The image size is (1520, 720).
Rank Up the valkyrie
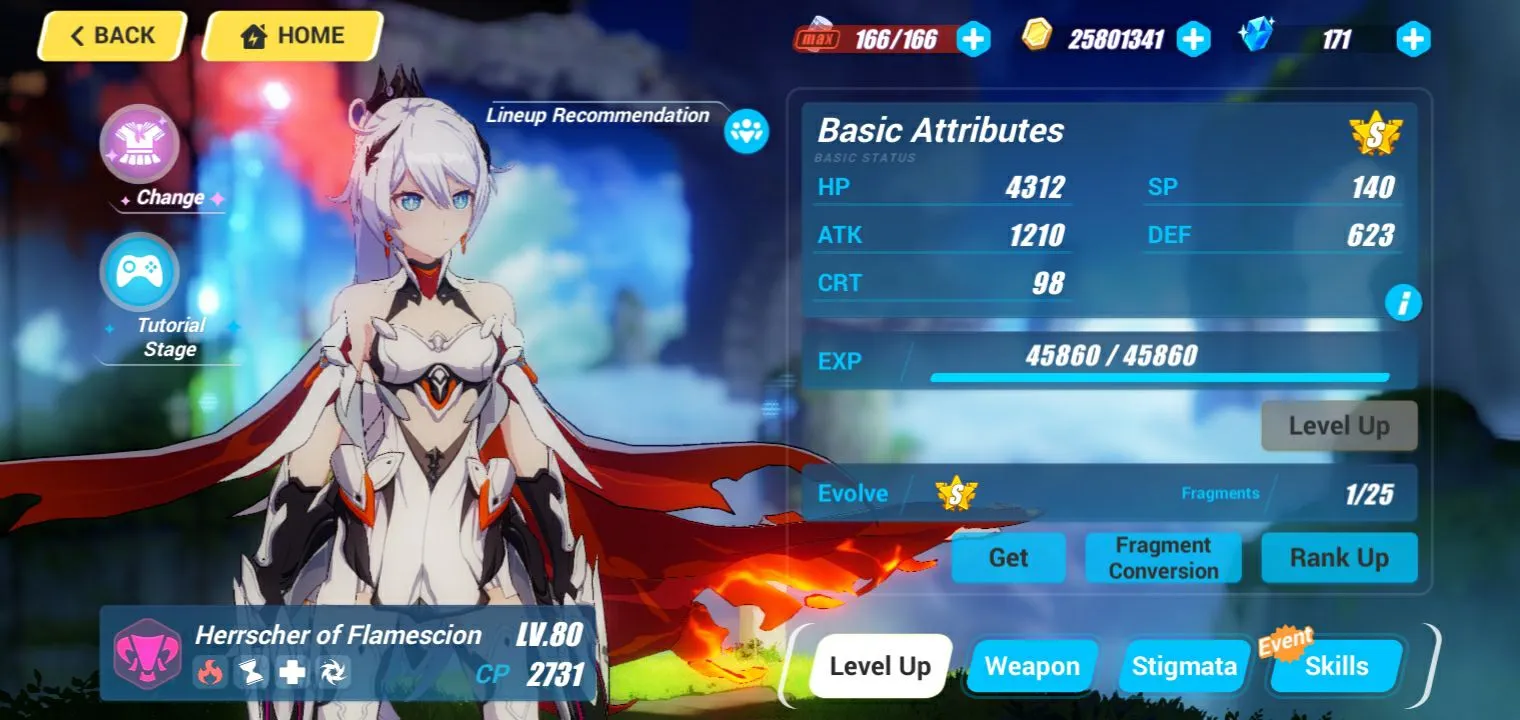pos(1338,558)
